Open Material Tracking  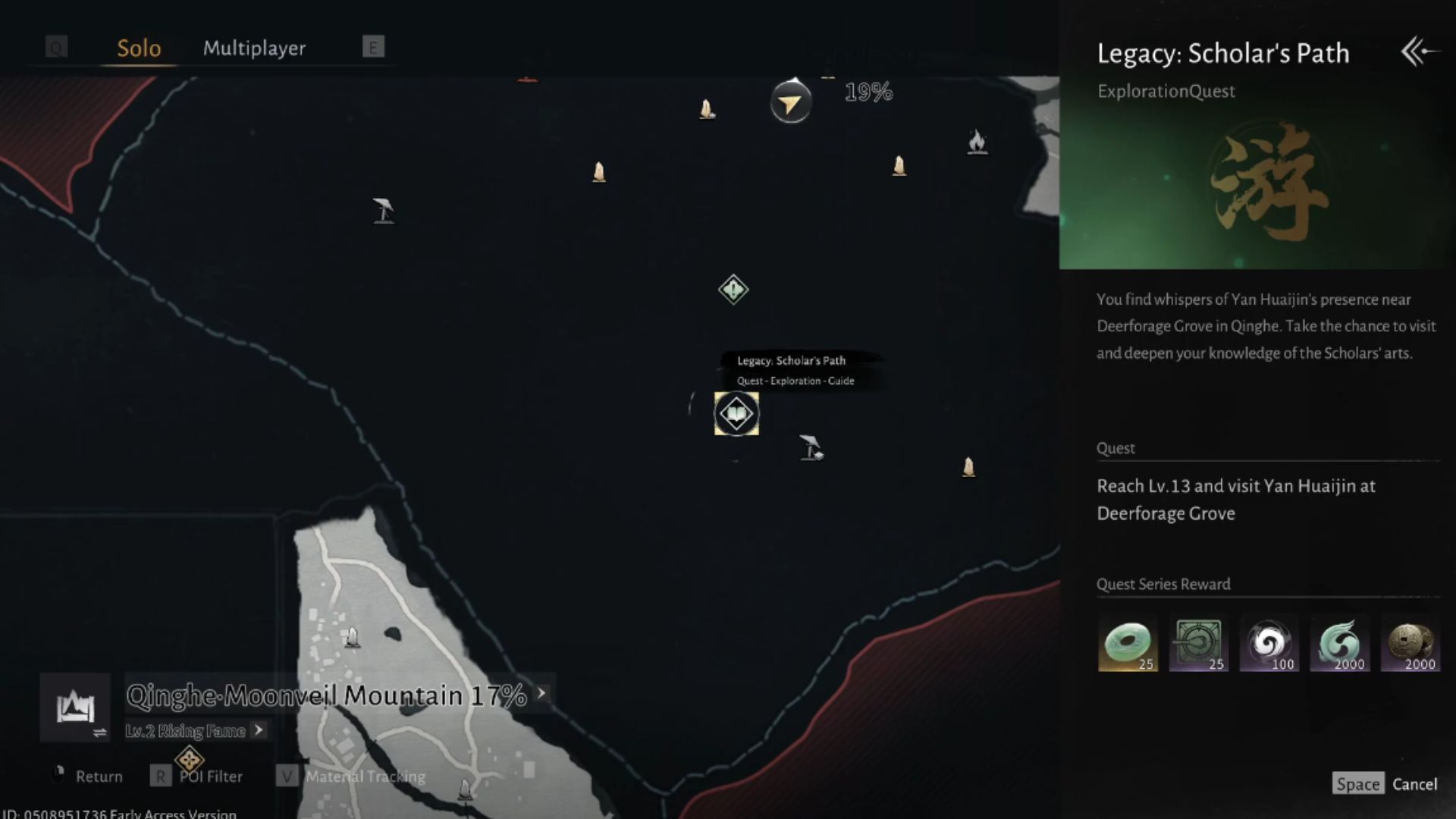[365, 777]
